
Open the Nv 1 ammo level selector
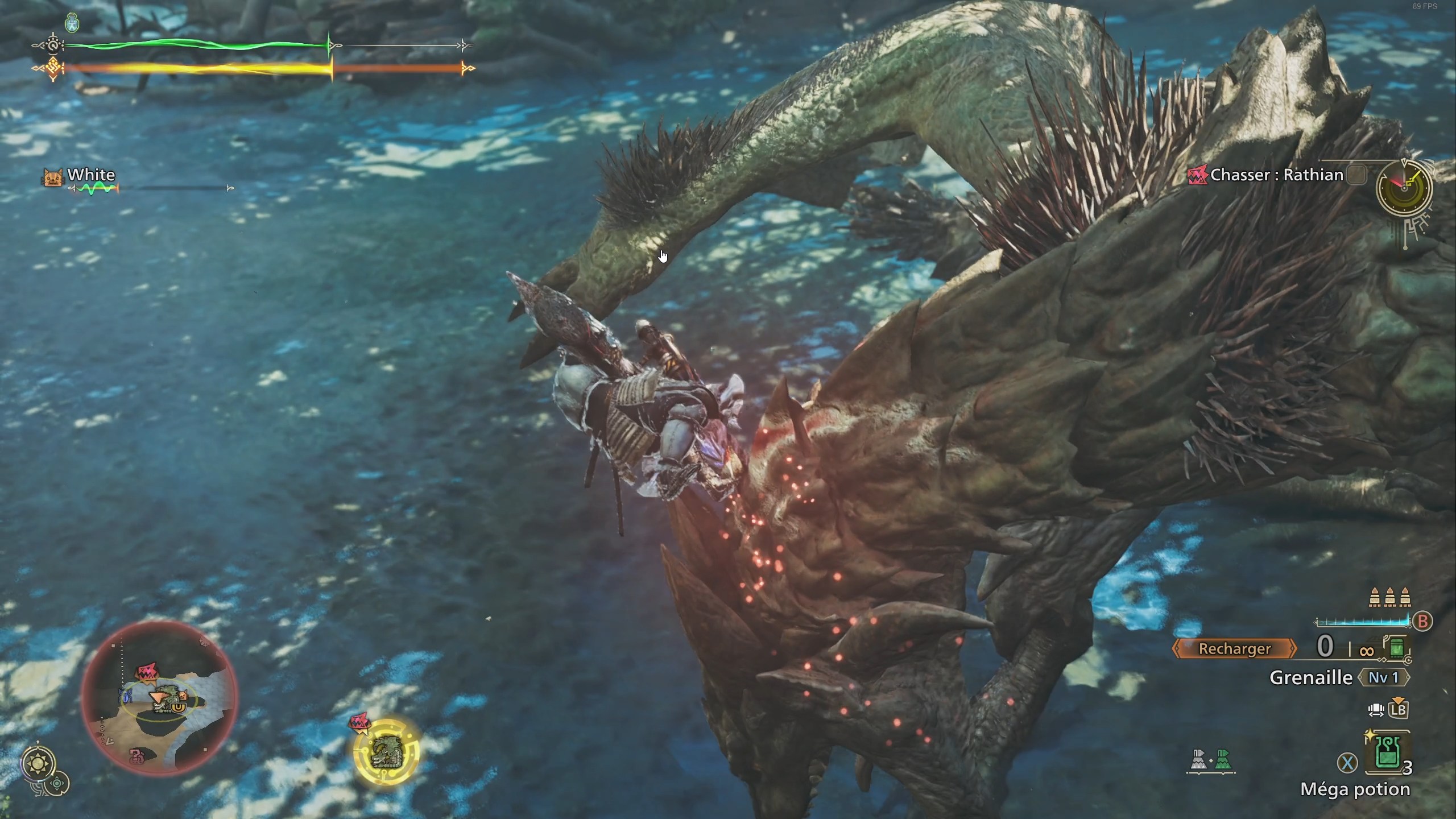(x=1384, y=679)
